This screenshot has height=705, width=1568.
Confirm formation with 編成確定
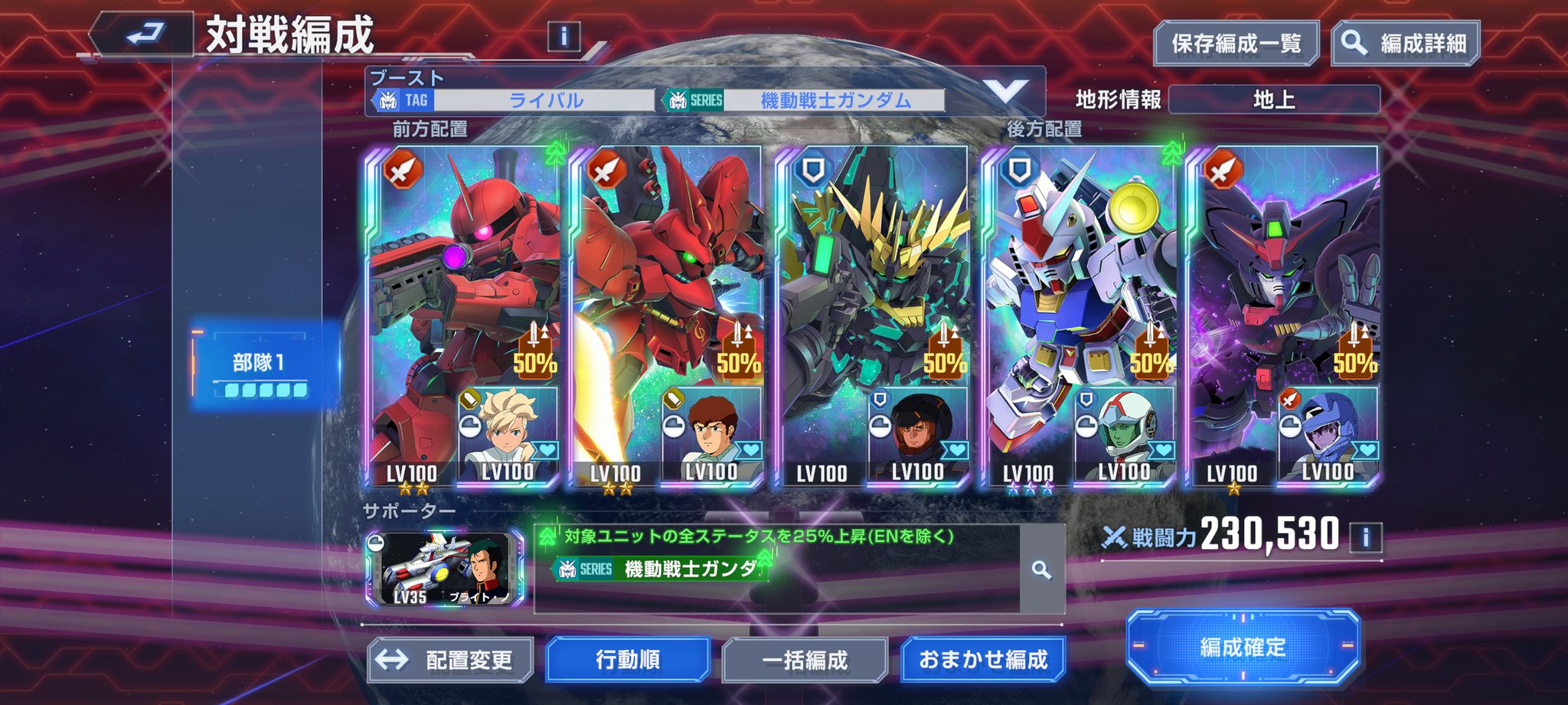coord(1243,648)
